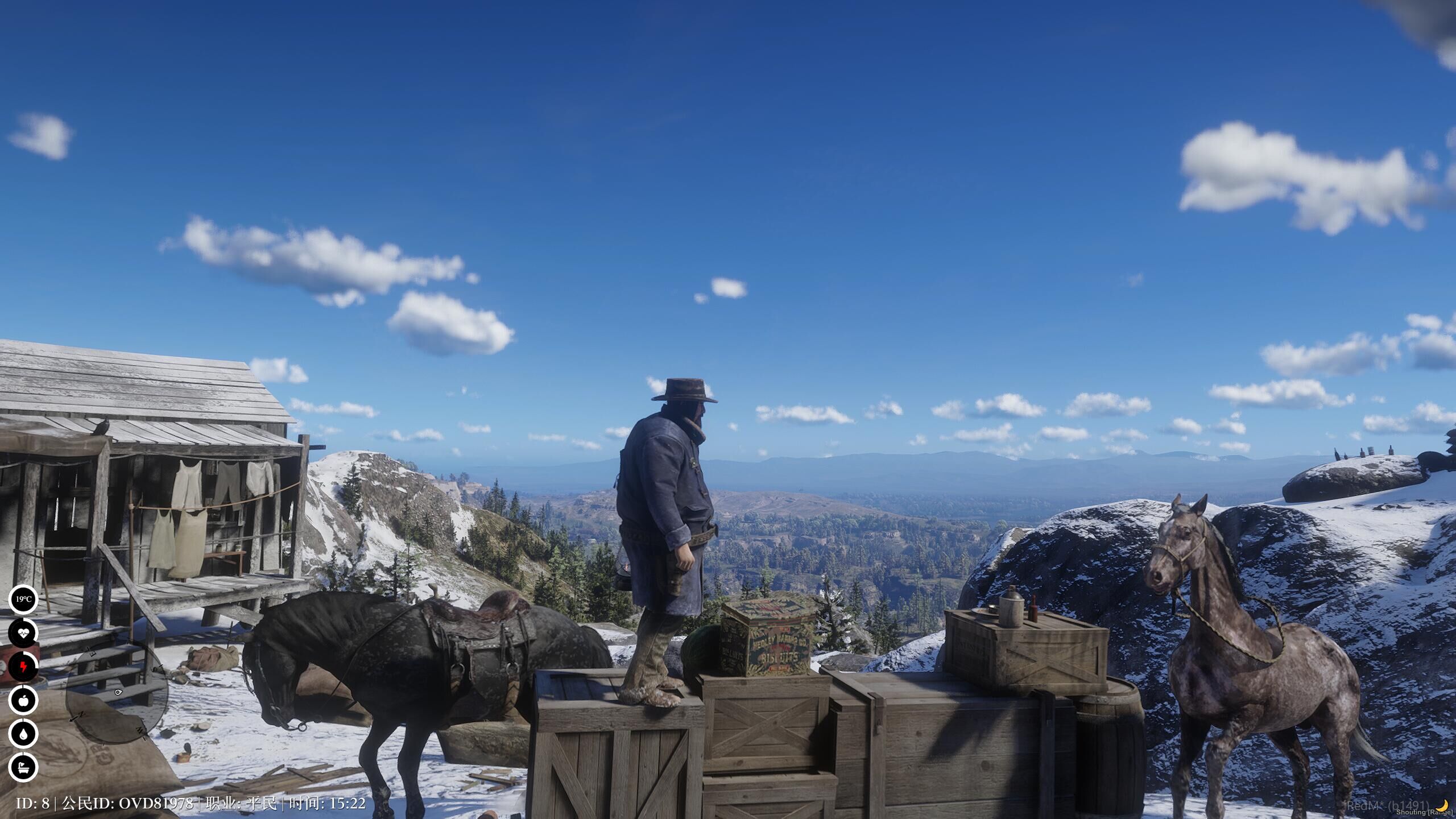Click the water drop thirst icon
This screenshot has height=819, width=1456.
tap(23, 734)
